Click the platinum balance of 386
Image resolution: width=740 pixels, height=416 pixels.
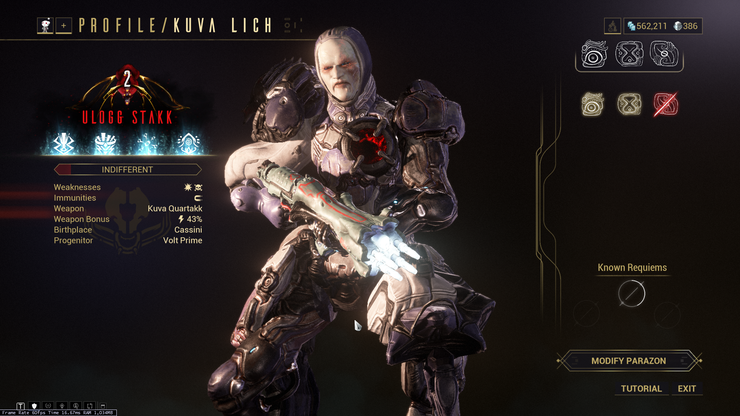(685, 25)
